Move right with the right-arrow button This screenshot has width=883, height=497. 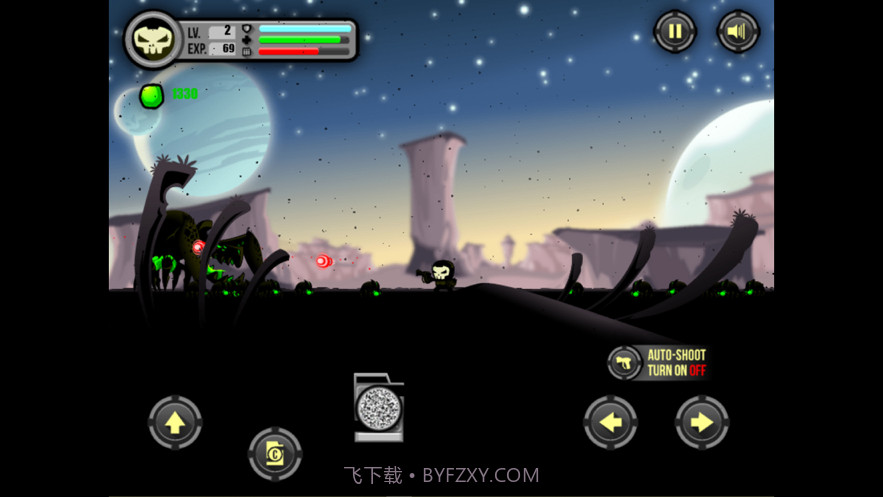(x=702, y=422)
